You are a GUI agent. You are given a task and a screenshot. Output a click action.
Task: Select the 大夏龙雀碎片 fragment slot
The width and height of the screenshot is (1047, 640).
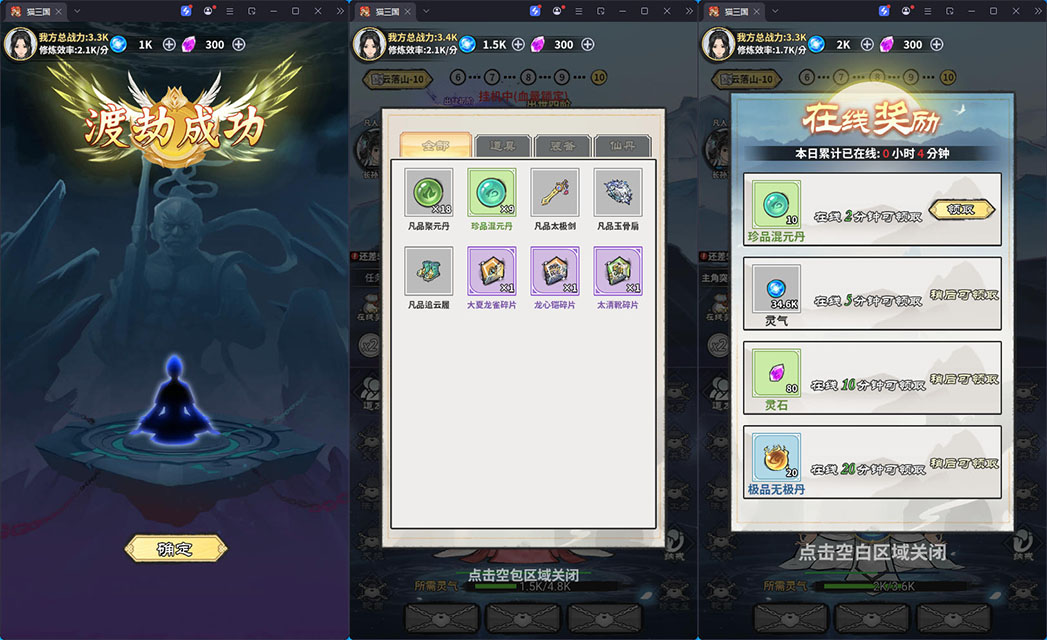492,271
